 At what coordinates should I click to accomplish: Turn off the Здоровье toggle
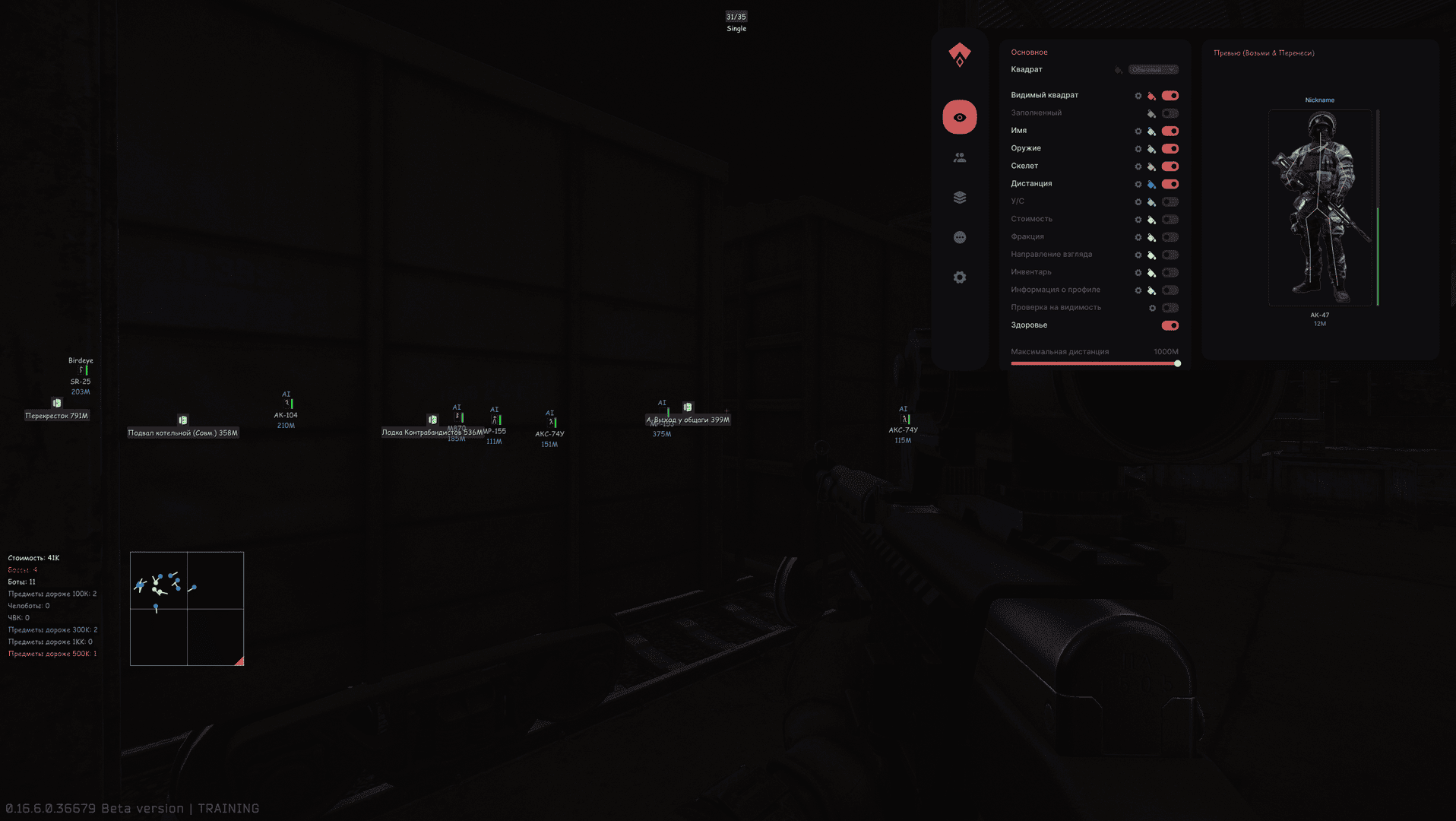coord(1169,325)
